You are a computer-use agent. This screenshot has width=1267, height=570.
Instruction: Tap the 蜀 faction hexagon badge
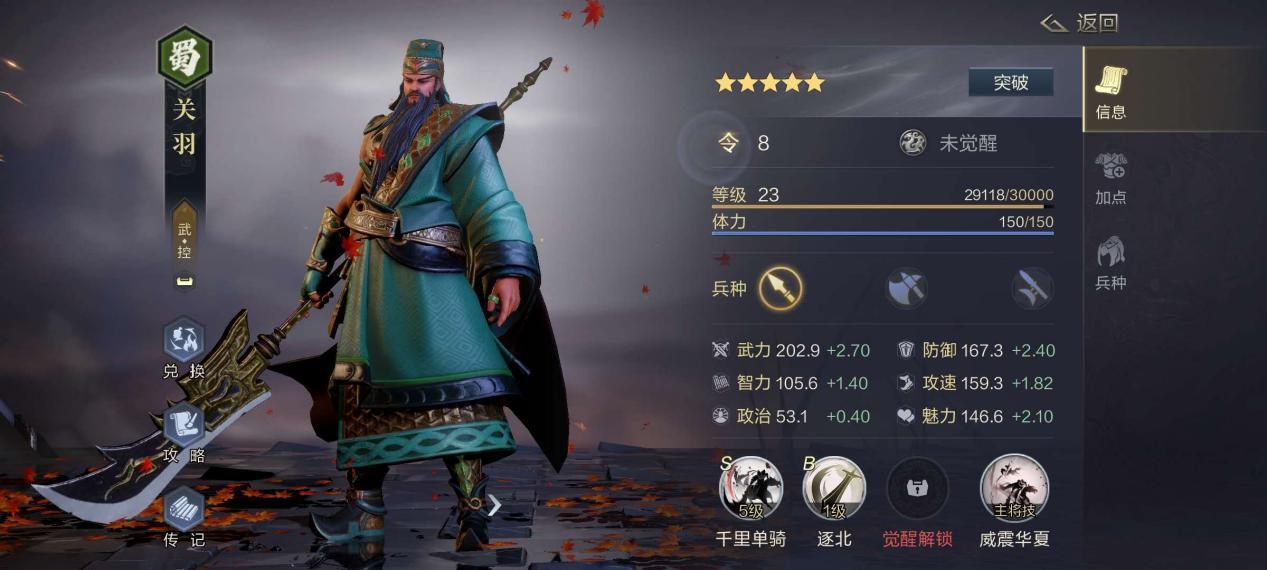pyautogui.click(x=185, y=58)
